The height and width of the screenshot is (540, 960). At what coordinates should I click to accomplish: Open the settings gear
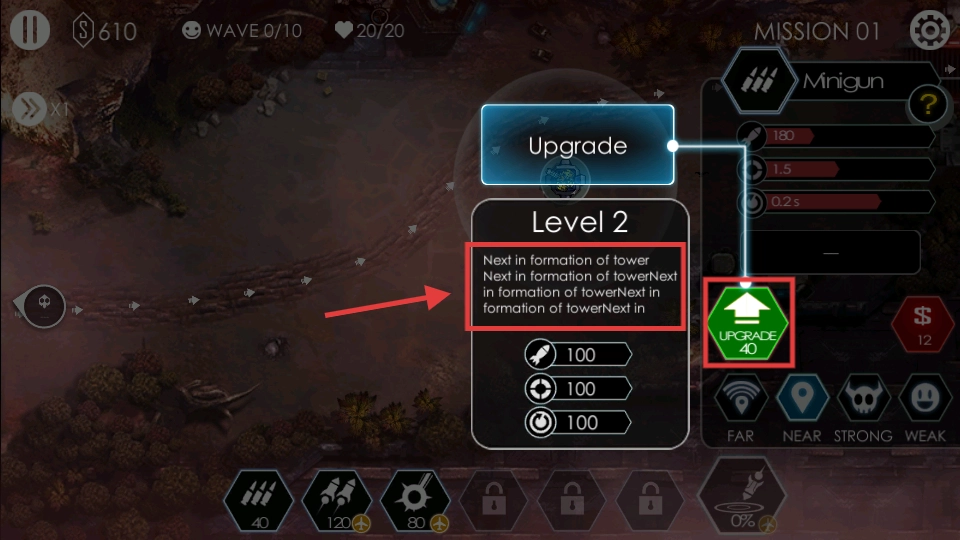click(x=929, y=30)
